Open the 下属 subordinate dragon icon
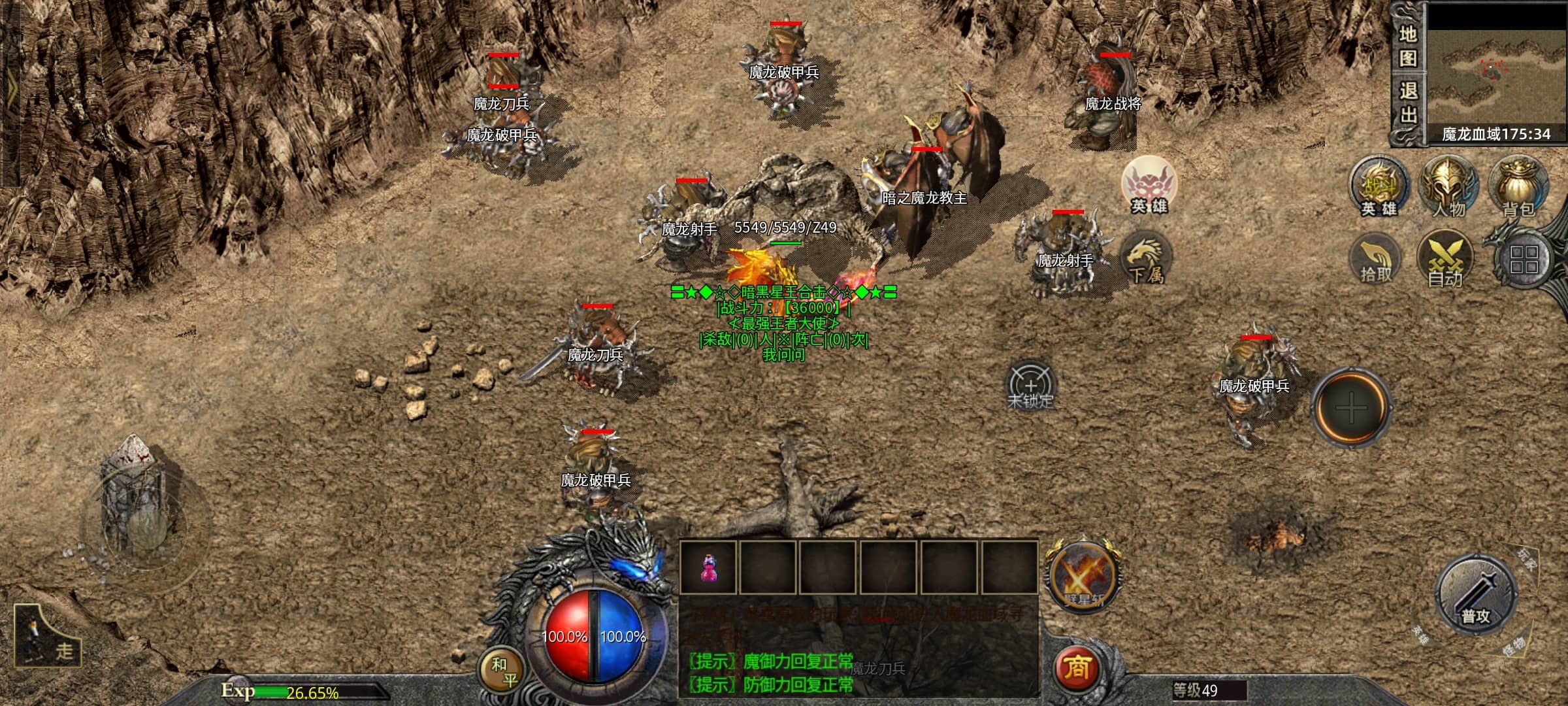Image resolution: width=1568 pixels, height=706 pixels. [1145, 258]
